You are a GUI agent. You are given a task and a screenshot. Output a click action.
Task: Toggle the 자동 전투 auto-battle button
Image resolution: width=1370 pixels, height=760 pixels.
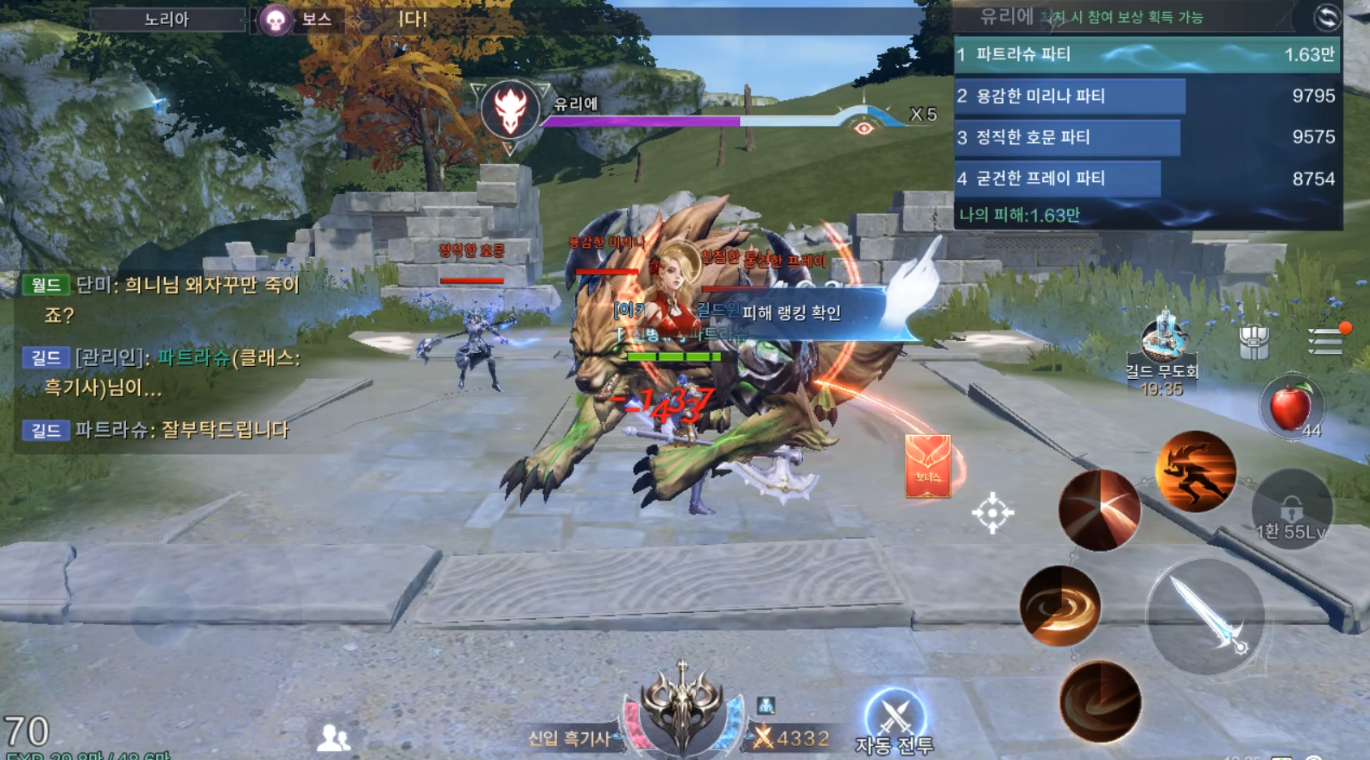tap(894, 717)
